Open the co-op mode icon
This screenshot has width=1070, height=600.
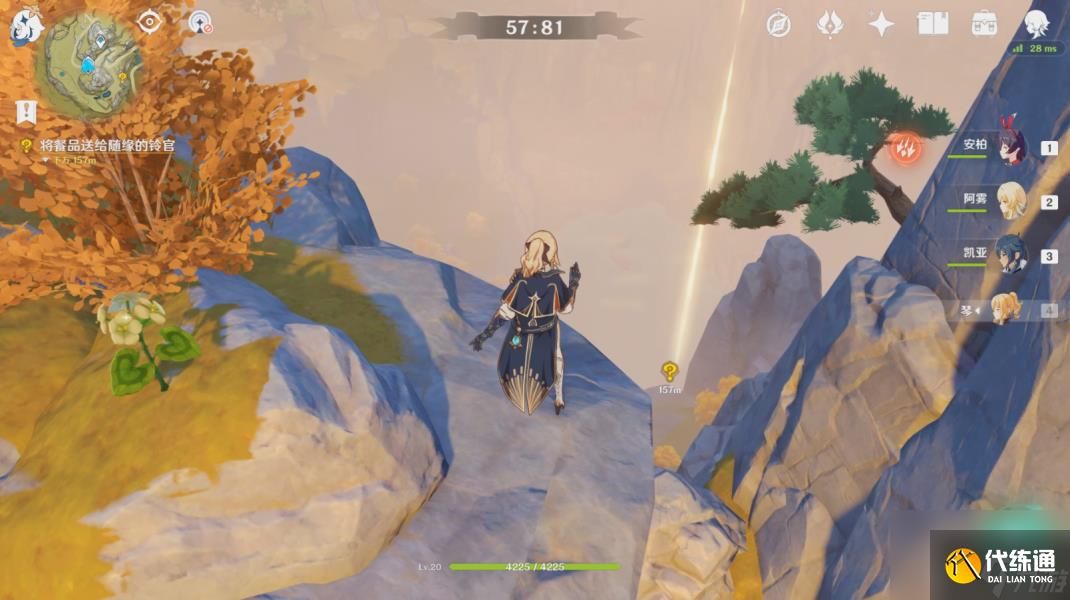200,22
